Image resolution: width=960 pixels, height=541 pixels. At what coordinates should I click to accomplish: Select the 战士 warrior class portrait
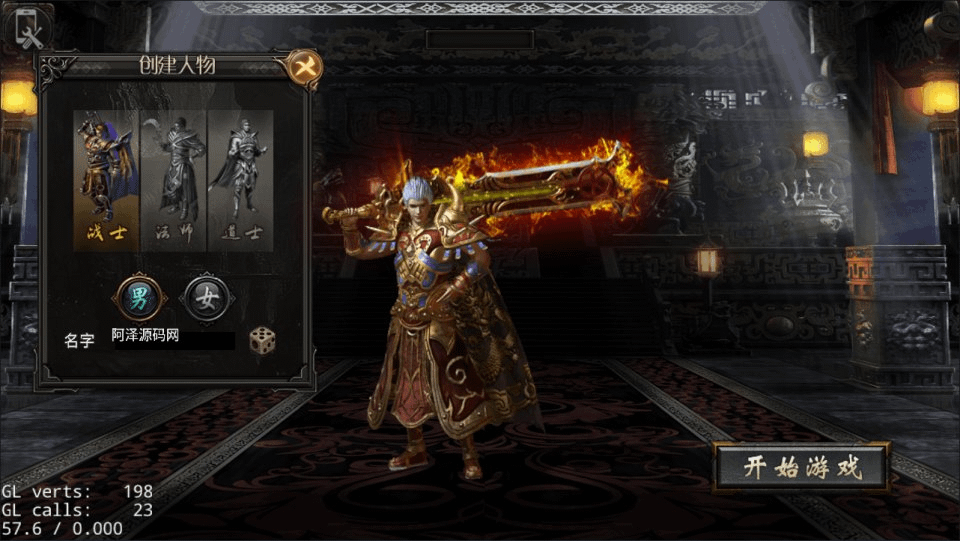pyautogui.click(x=105, y=180)
